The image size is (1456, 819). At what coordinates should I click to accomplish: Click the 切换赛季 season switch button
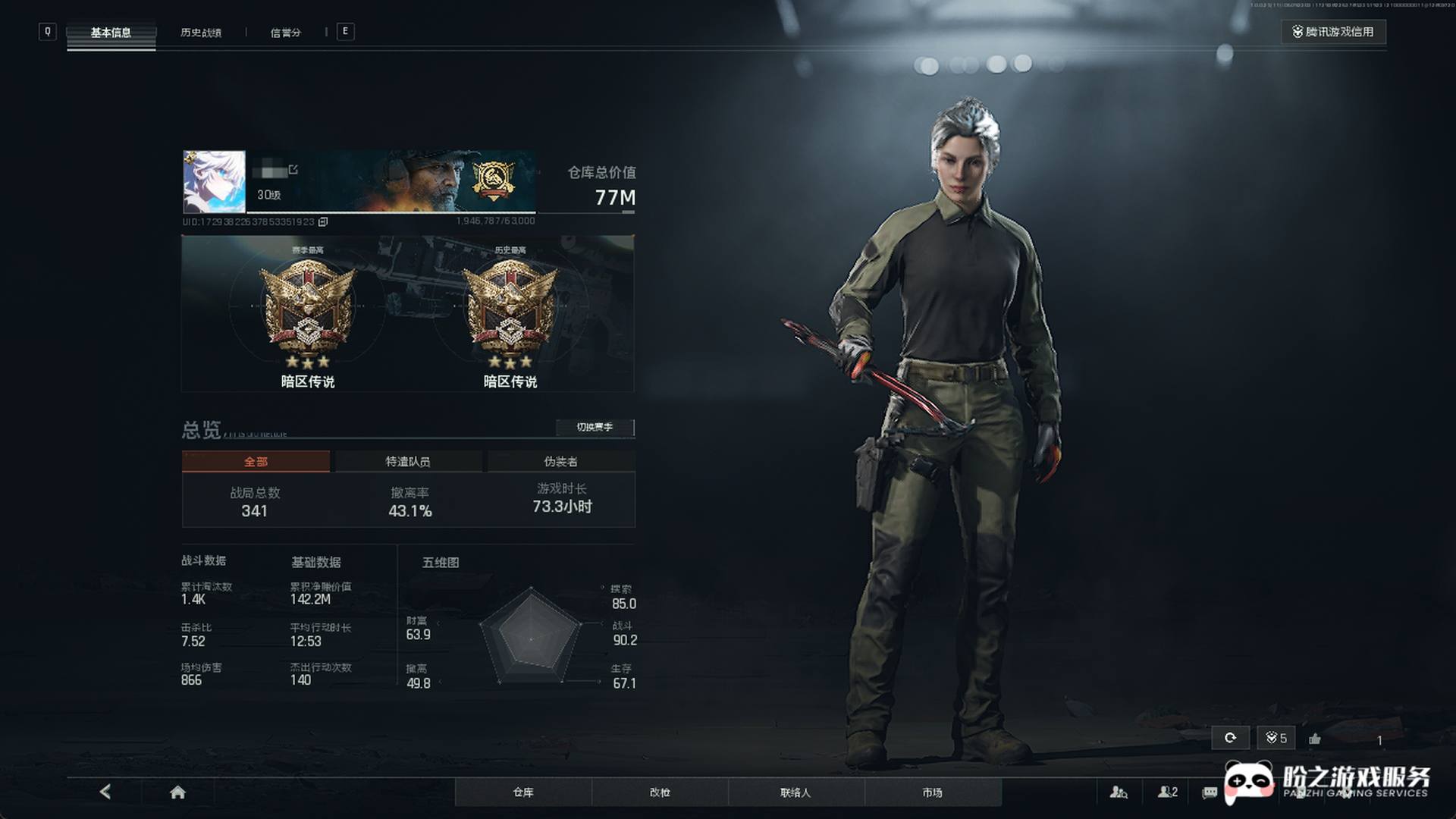pyautogui.click(x=595, y=427)
